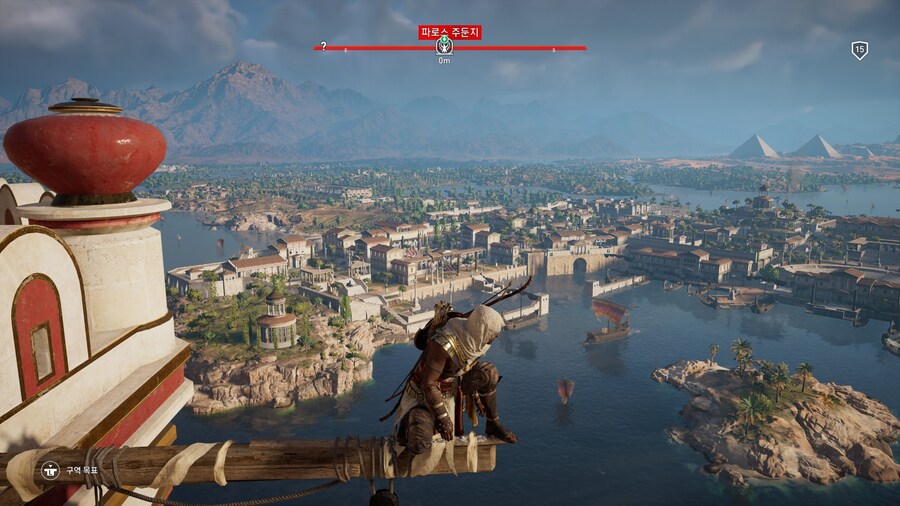Select the question mark marker on the compass

point(323,45)
